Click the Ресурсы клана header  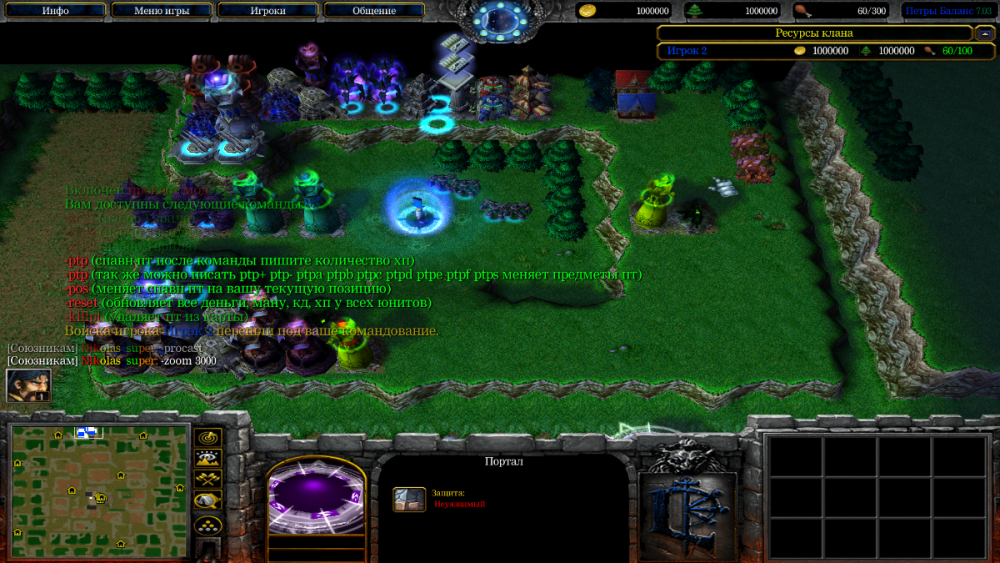coord(813,33)
